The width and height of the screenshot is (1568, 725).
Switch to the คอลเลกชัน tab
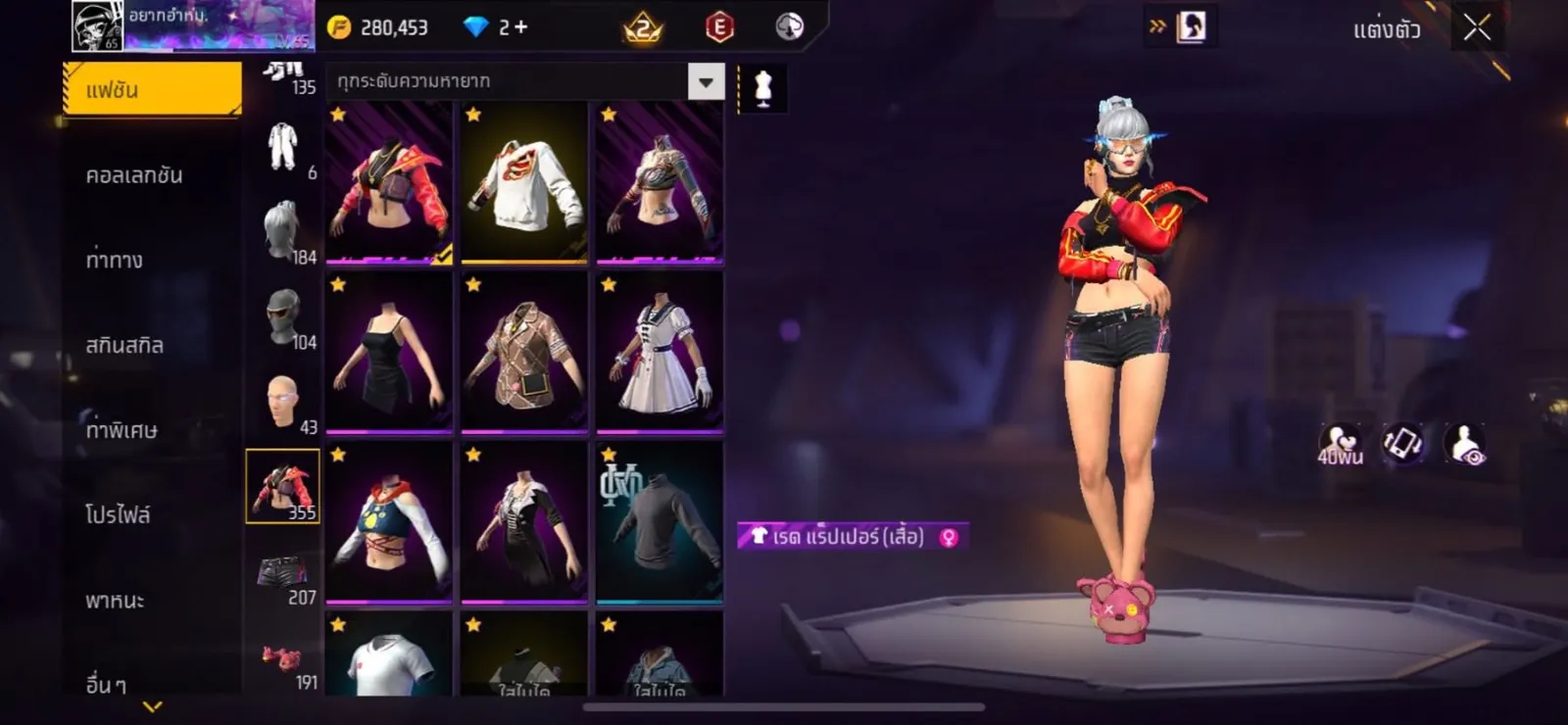(x=134, y=175)
